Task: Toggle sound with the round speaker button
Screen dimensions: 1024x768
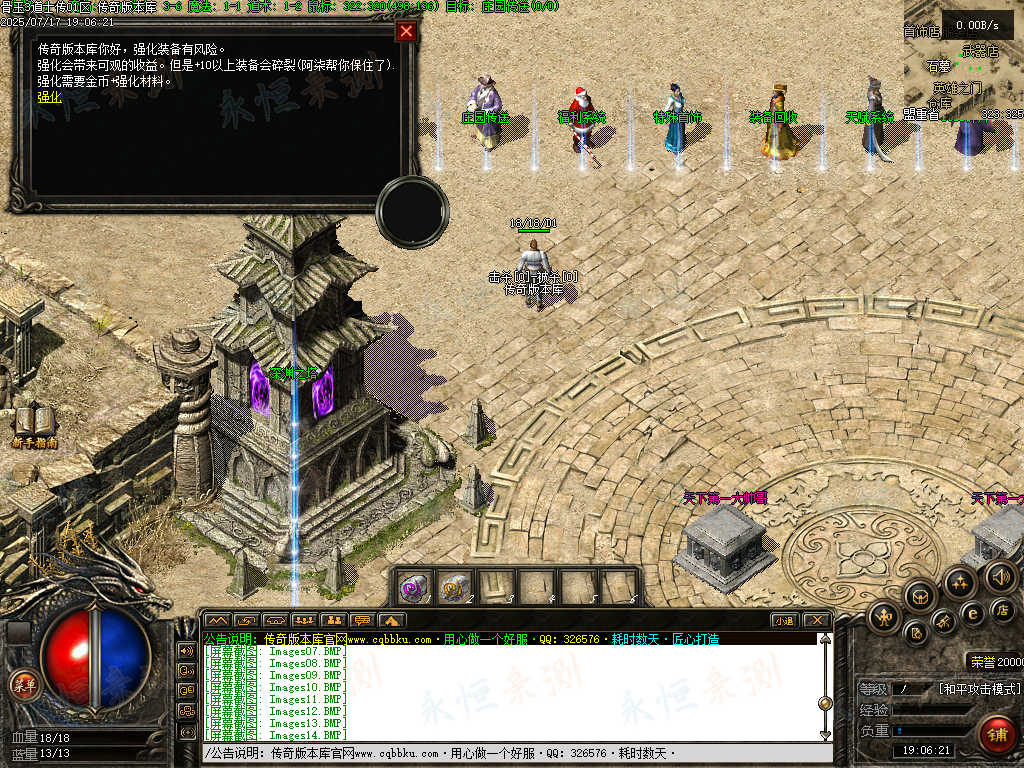Action: tap(1000, 576)
